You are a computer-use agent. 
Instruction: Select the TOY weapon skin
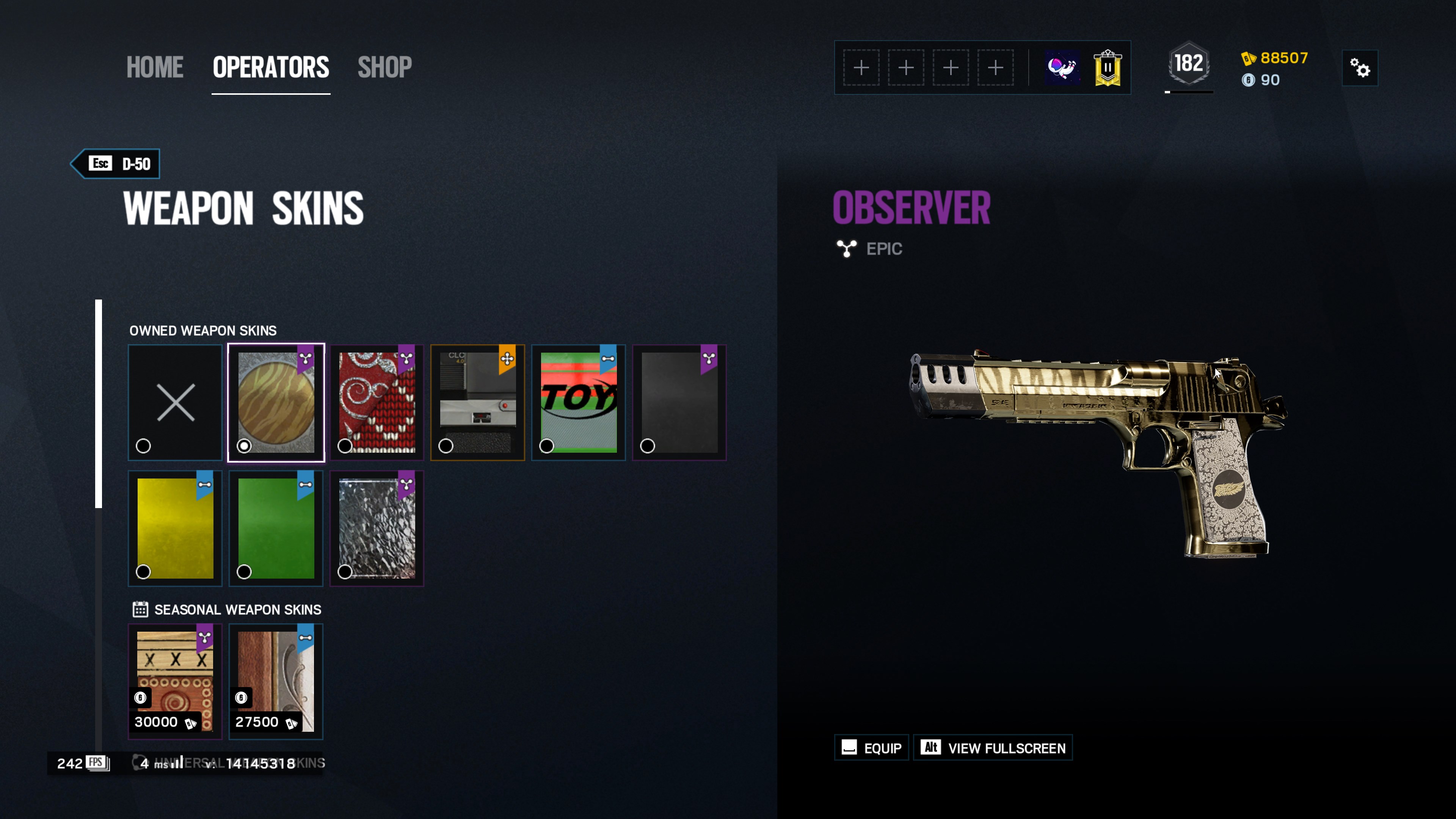[x=578, y=402]
